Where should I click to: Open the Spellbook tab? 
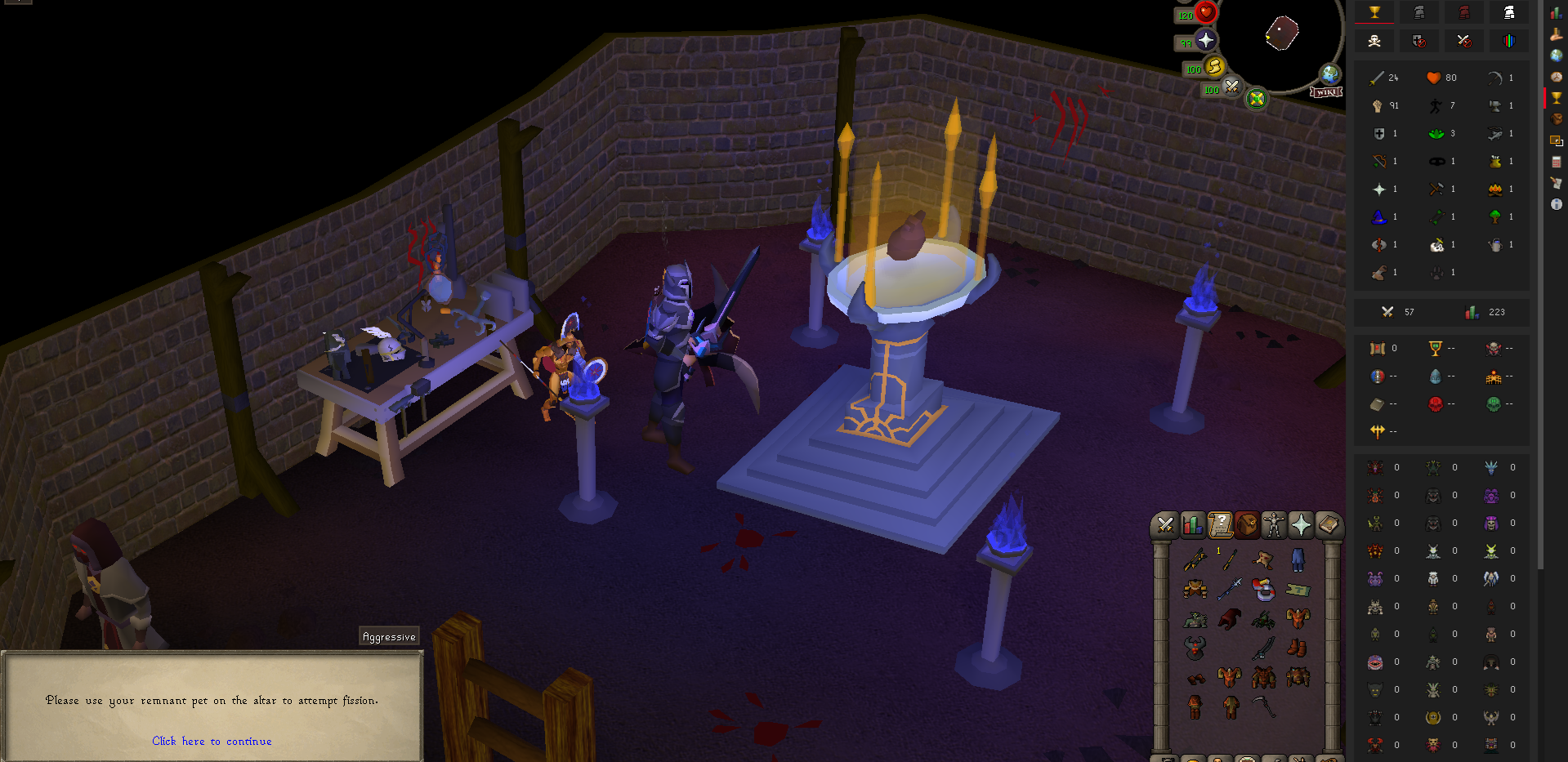(1328, 525)
